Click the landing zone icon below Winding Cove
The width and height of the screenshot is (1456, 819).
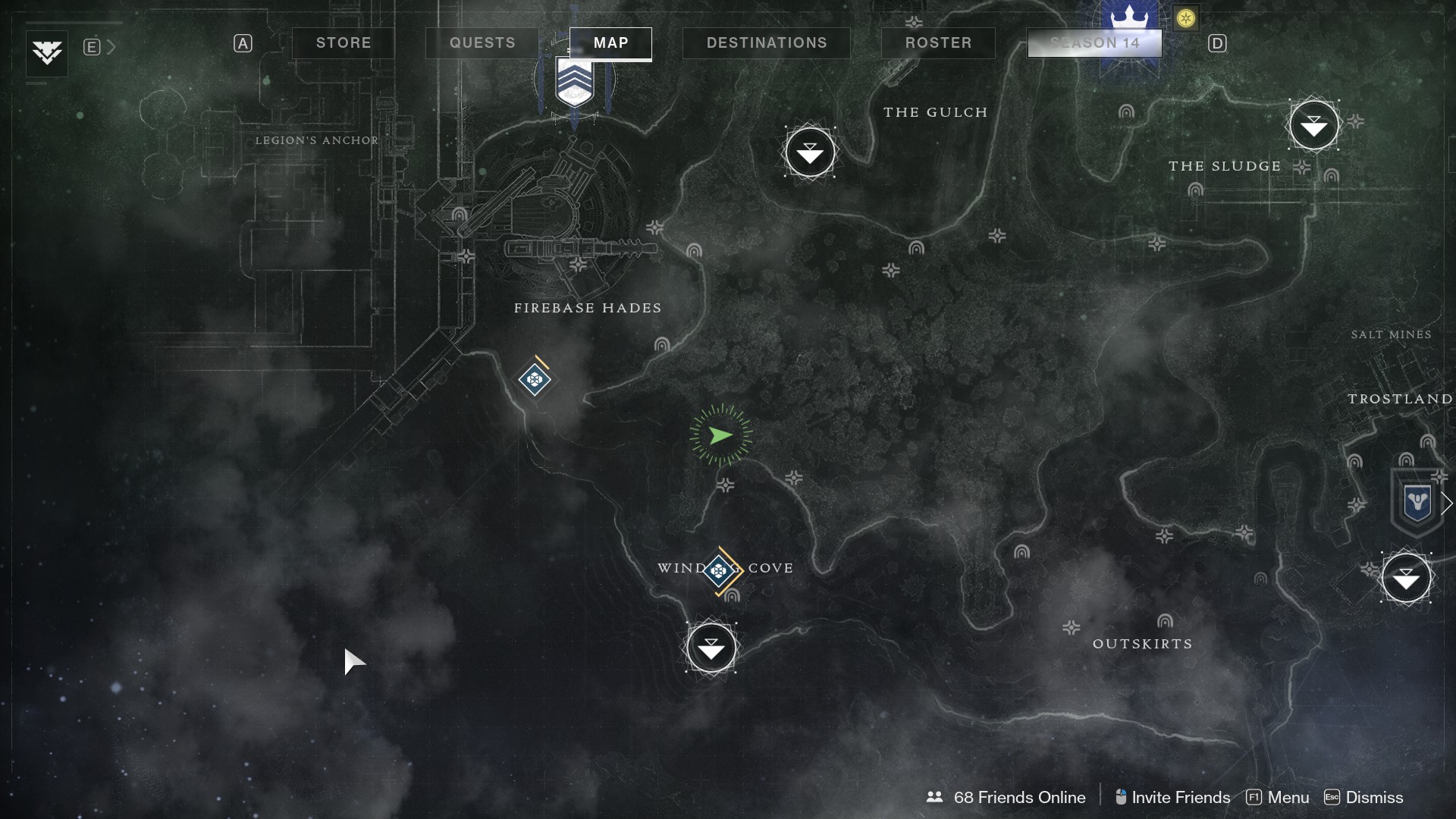711,648
